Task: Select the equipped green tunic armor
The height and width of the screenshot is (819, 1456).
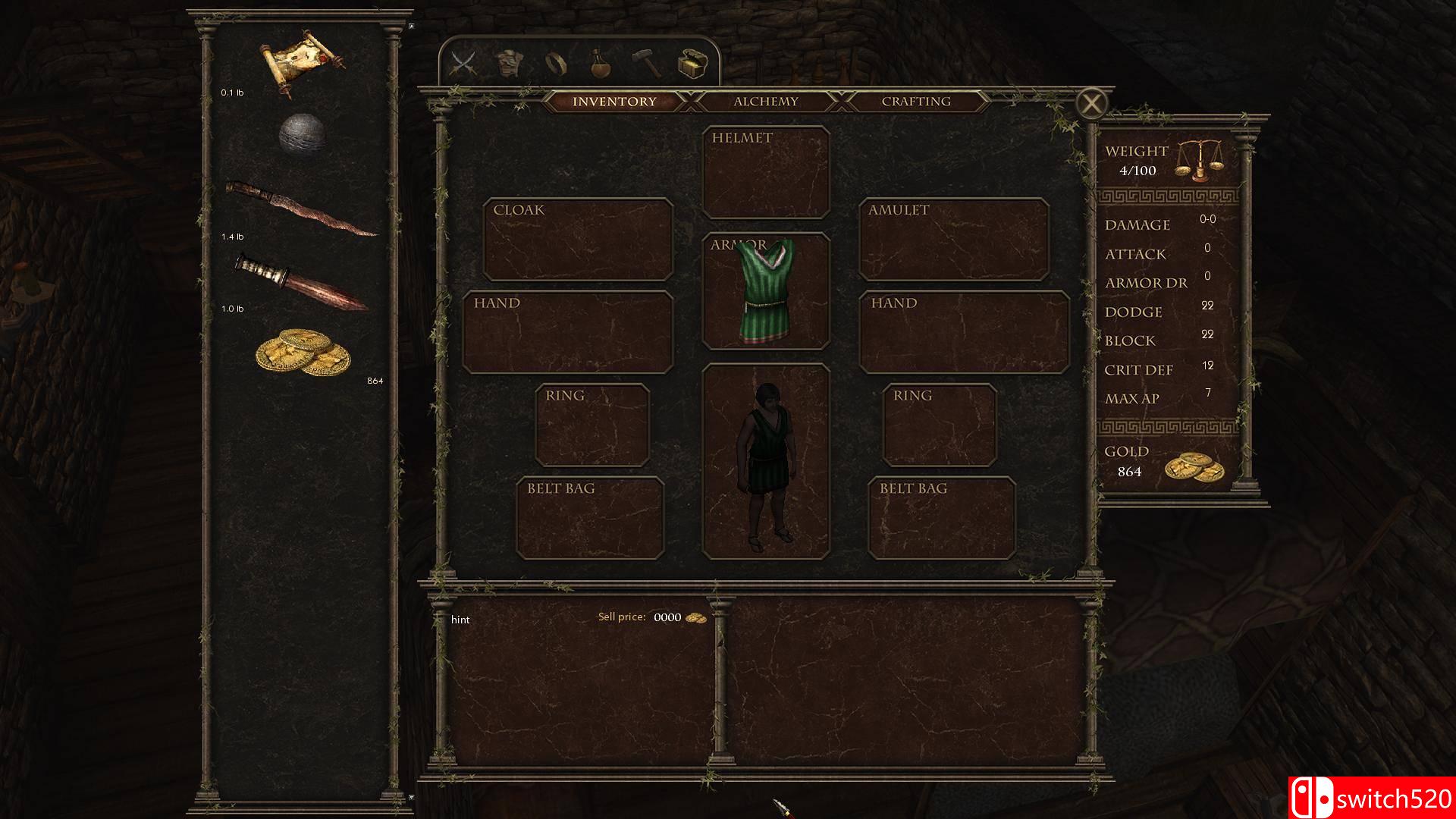Action: pyautogui.click(x=766, y=291)
